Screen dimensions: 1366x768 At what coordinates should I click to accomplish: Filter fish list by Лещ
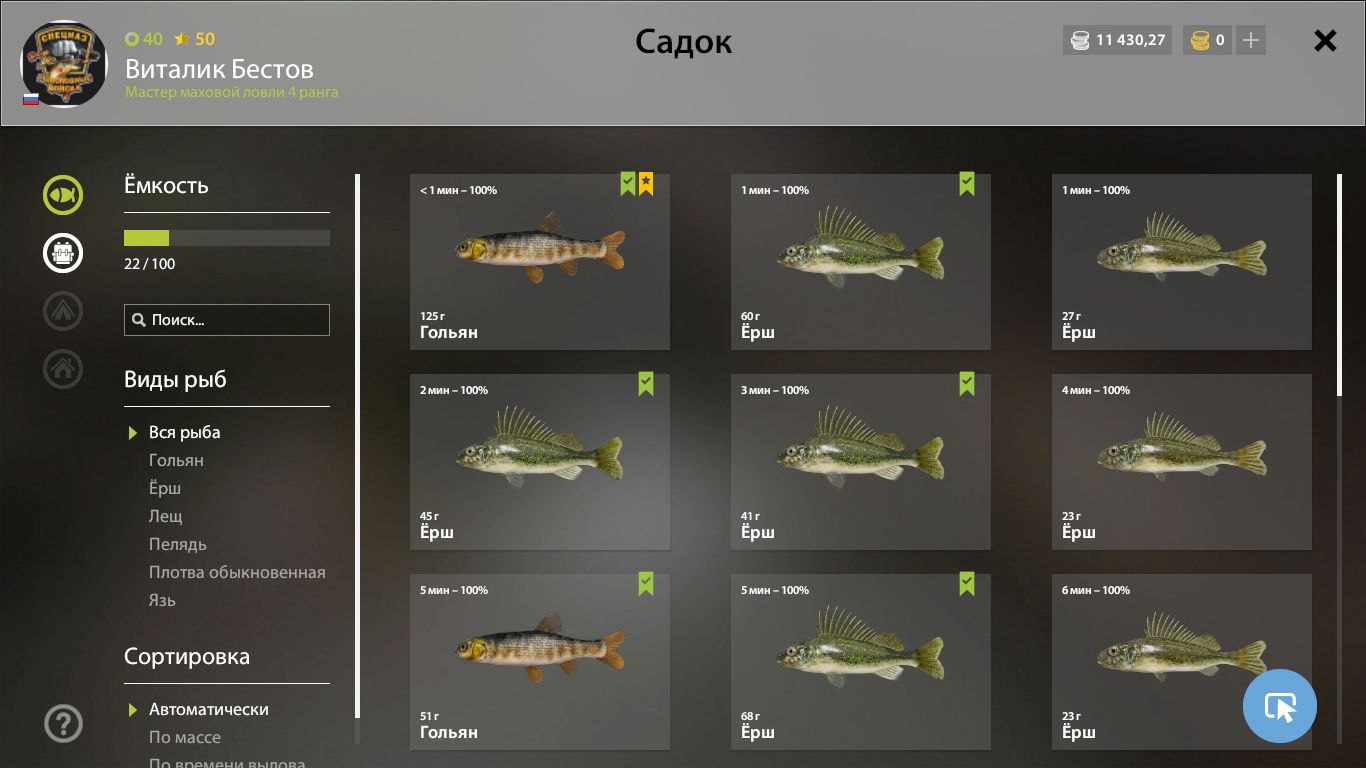pyautogui.click(x=167, y=516)
